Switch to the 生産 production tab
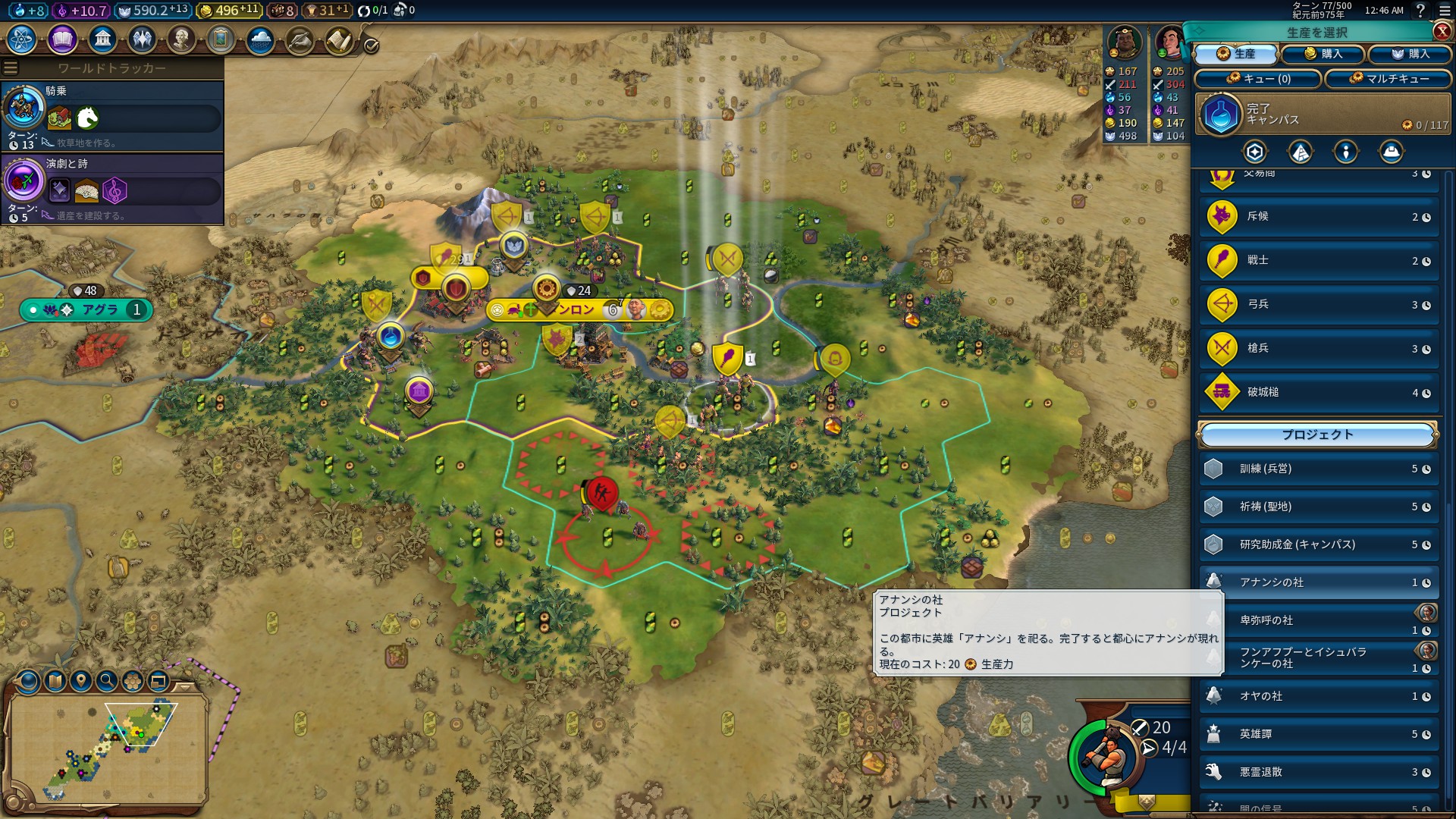Screen dimensions: 1456x819 1236,54
